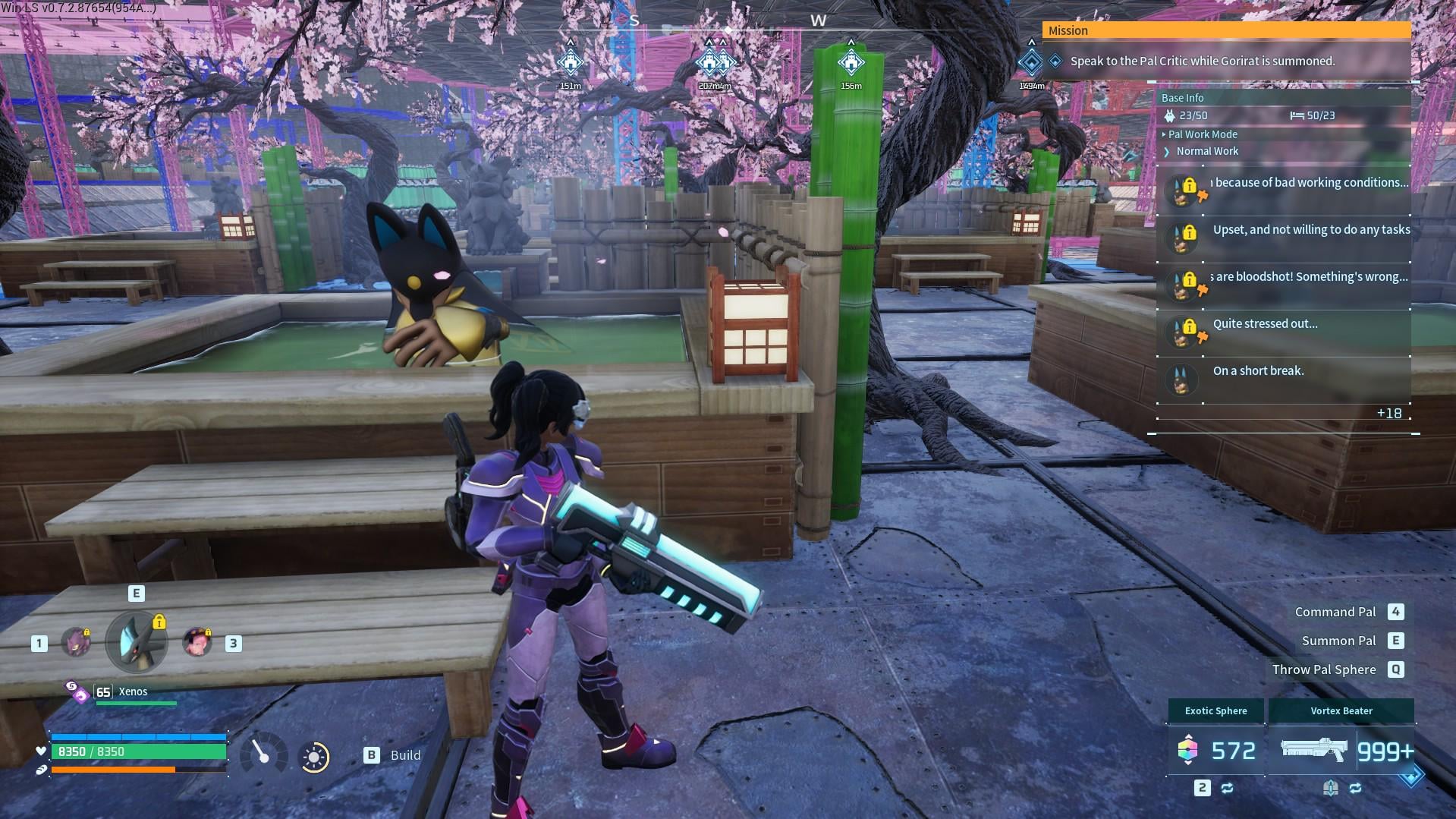Select the 'bad working conditions' pal row
Screen dimensions: 1456x819
coord(1284,191)
